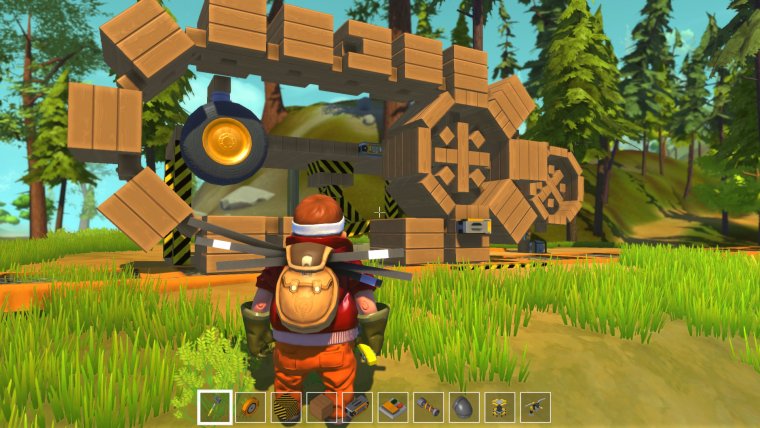Pick the grey egg-shaped item slot
Screen dimensions: 760x428
(x=464, y=407)
